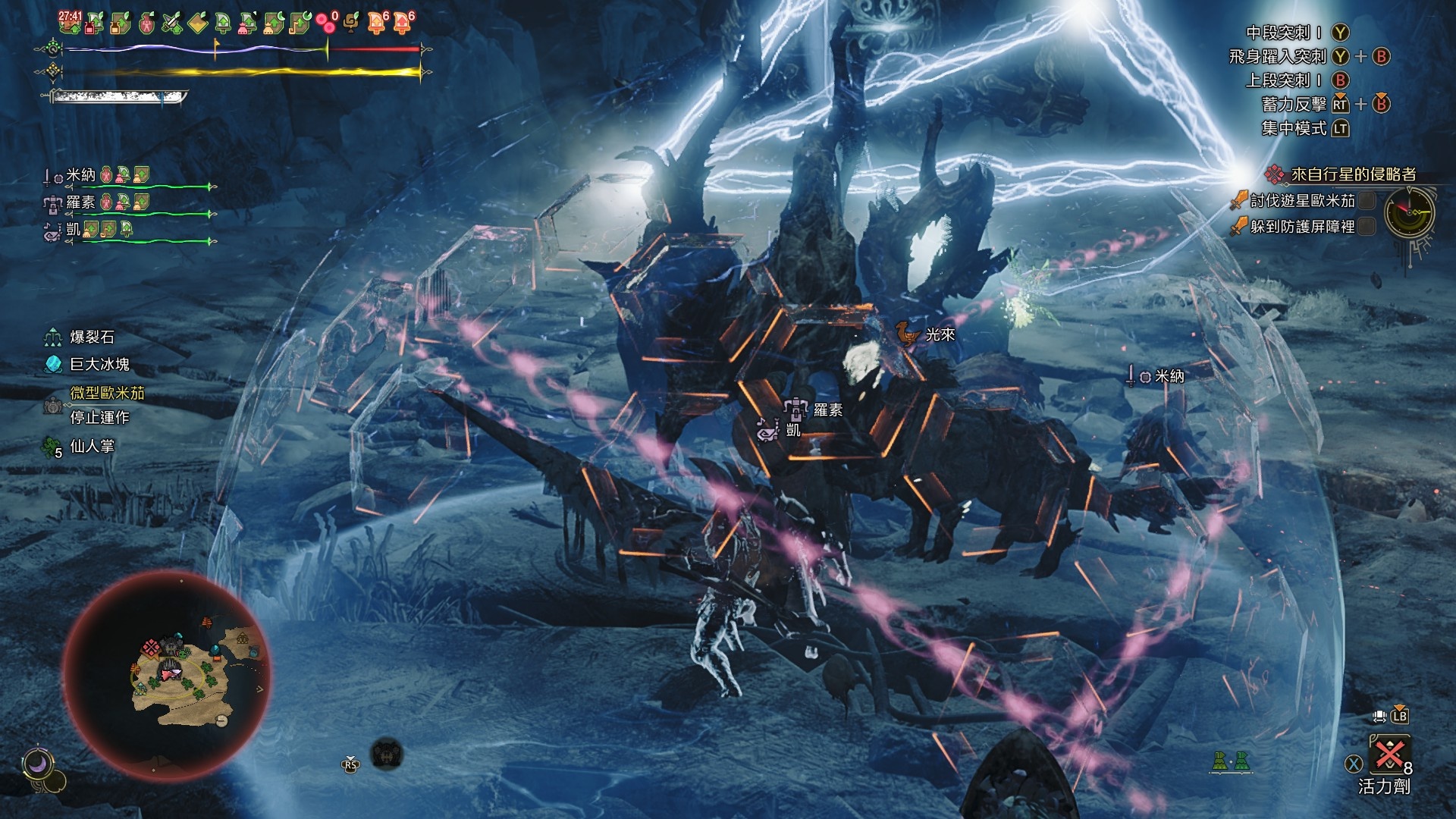This screenshot has height=819, width=1456.
Task: Open the quest title 來自行星的侵略者
Action: (1353, 174)
